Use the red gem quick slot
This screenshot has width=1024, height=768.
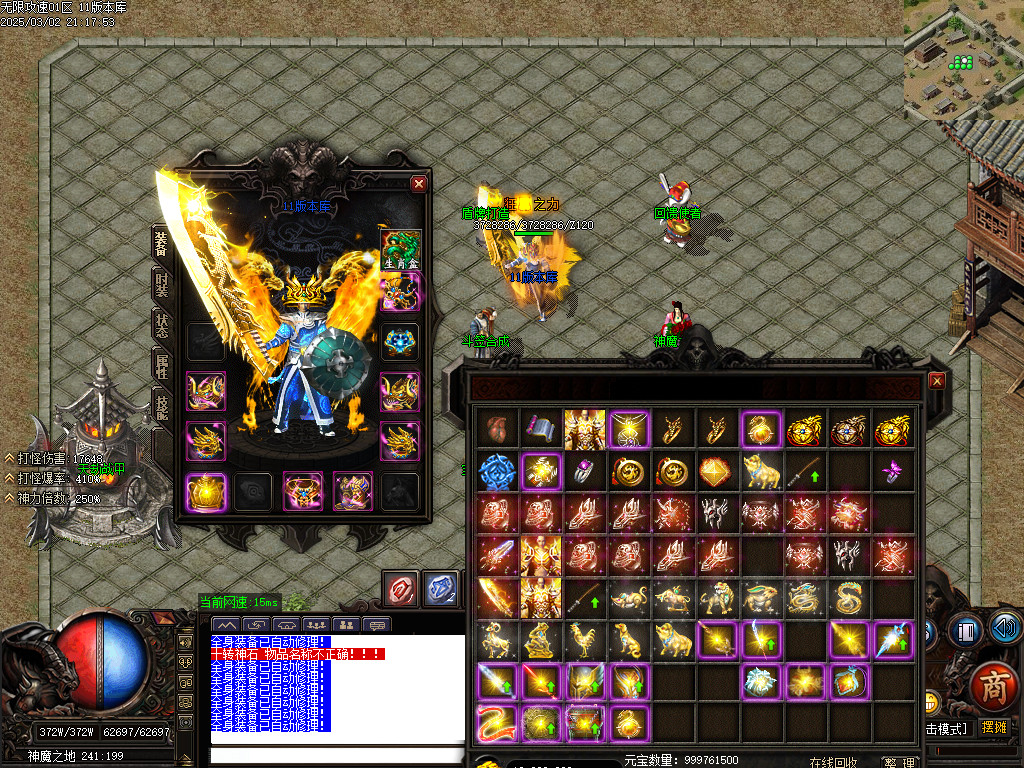click(x=403, y=589)
